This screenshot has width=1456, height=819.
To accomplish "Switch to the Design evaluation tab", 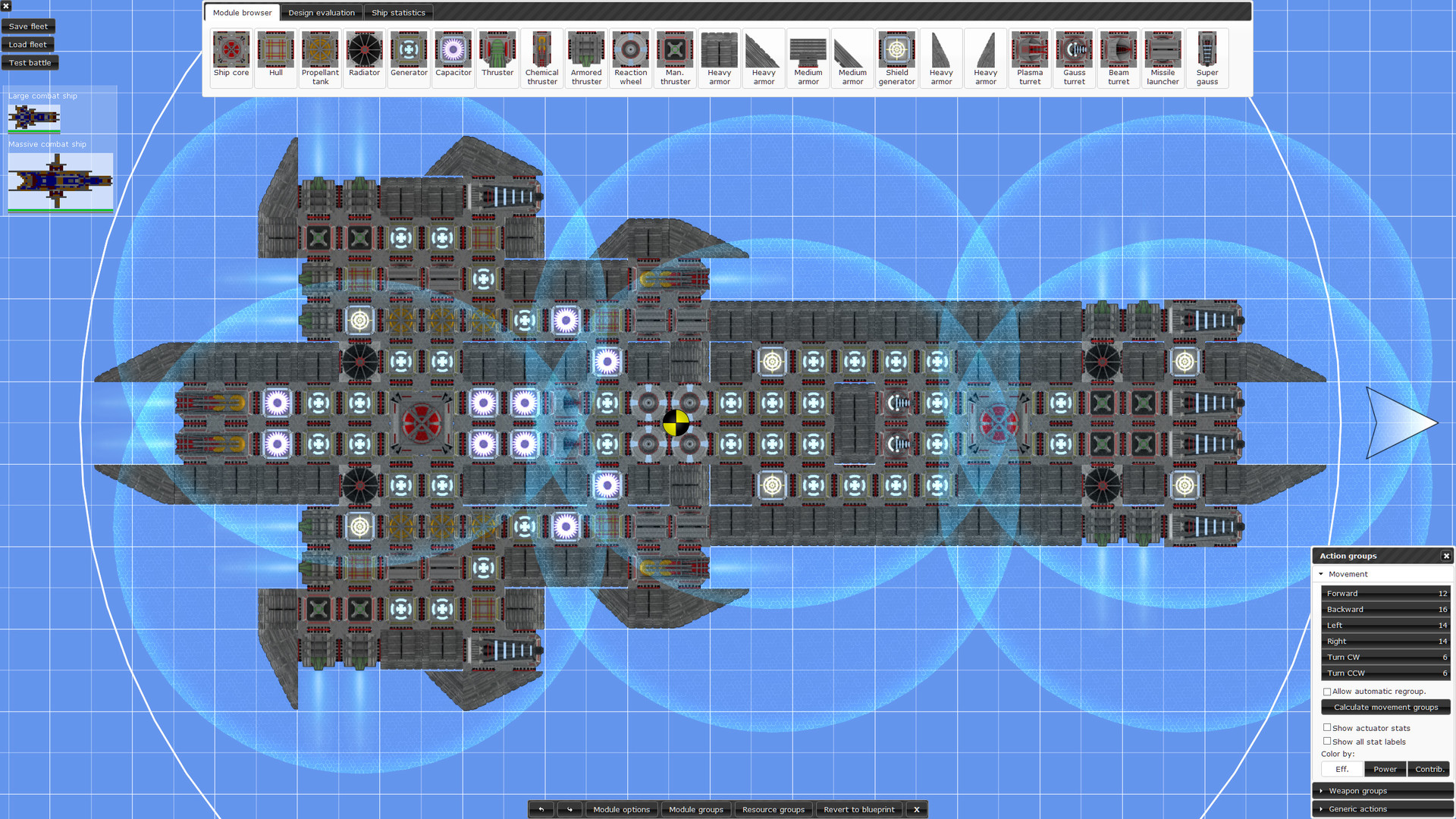I will pos(322,12).
